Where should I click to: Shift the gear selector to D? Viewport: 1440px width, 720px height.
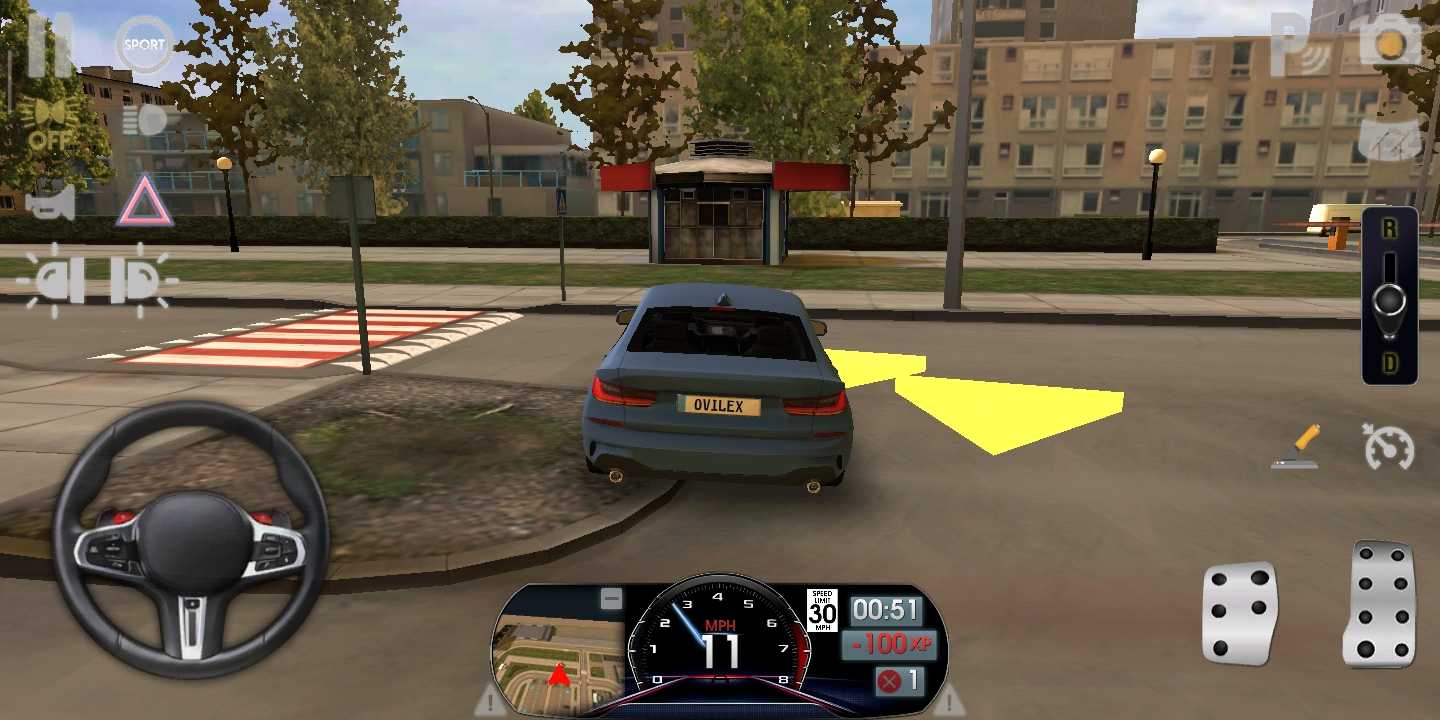[1389, 364]
